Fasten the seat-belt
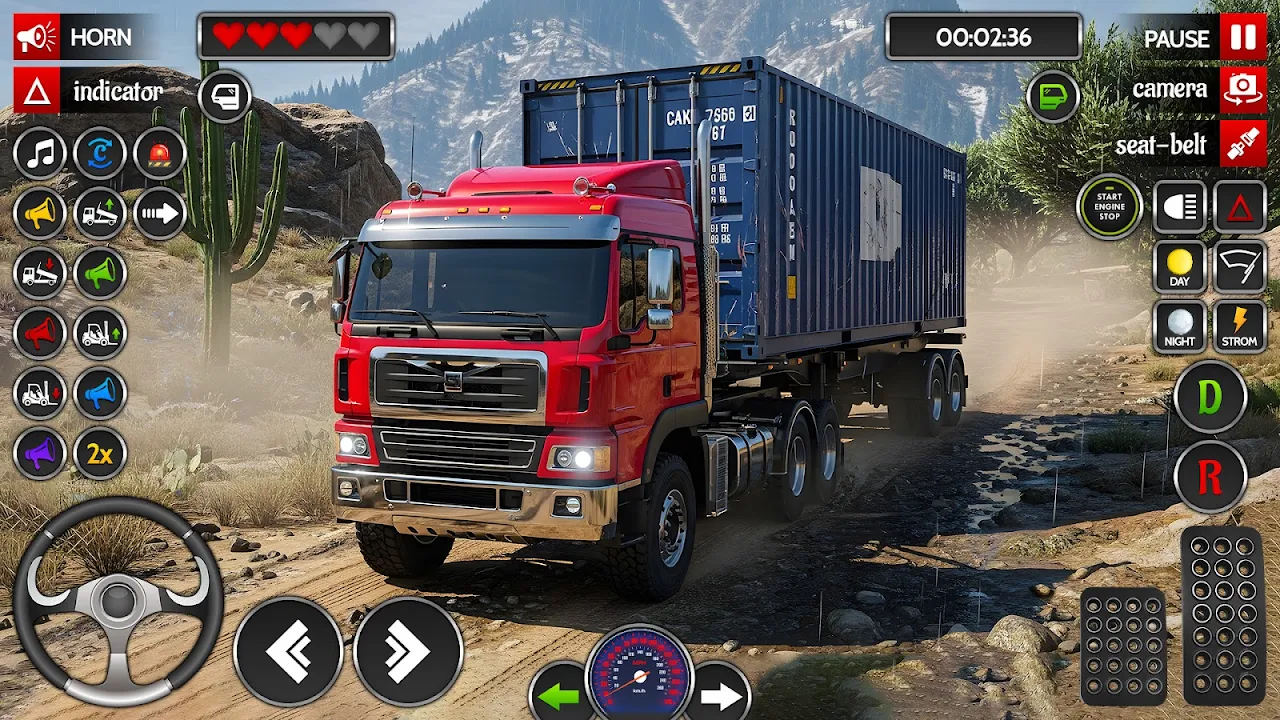The height and width of the screenshot is (720, 1280). tap(1242, 144)
